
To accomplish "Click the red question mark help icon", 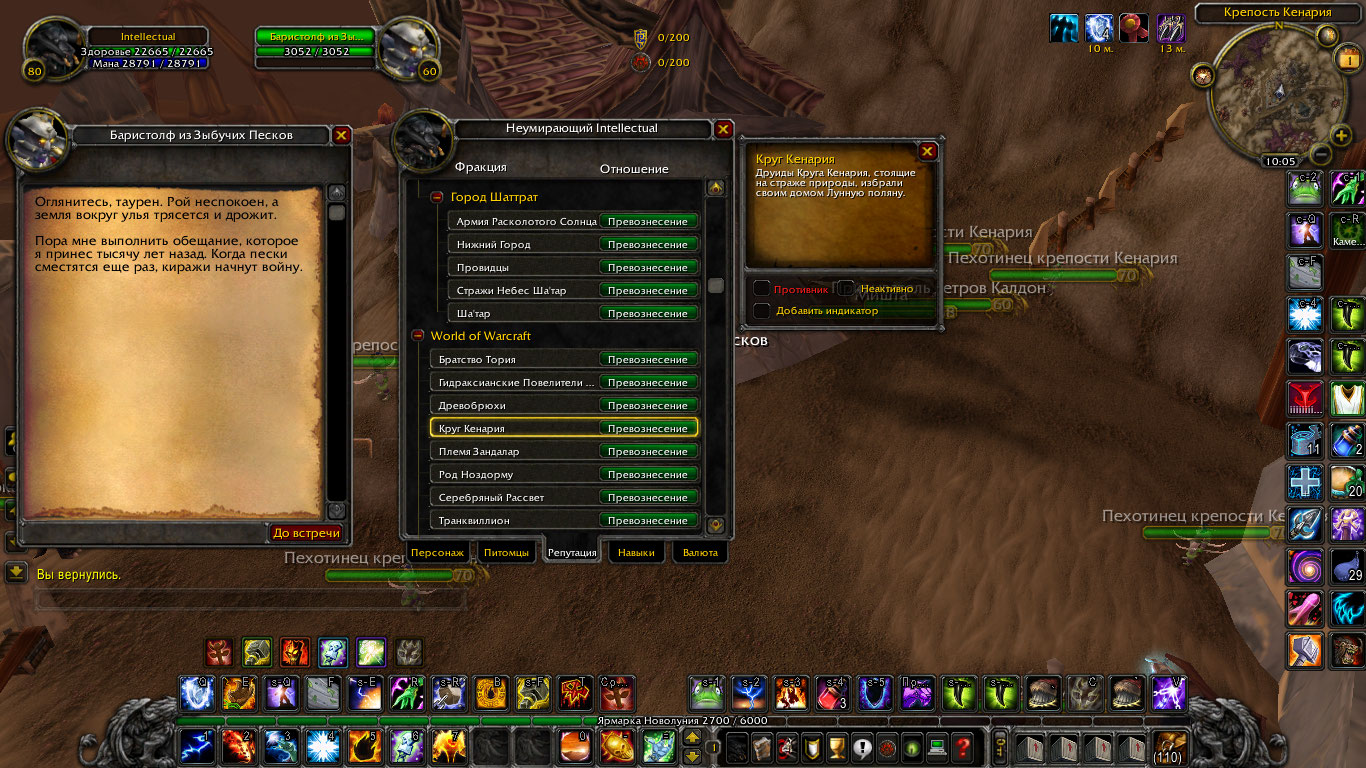I will pos(960,747).
